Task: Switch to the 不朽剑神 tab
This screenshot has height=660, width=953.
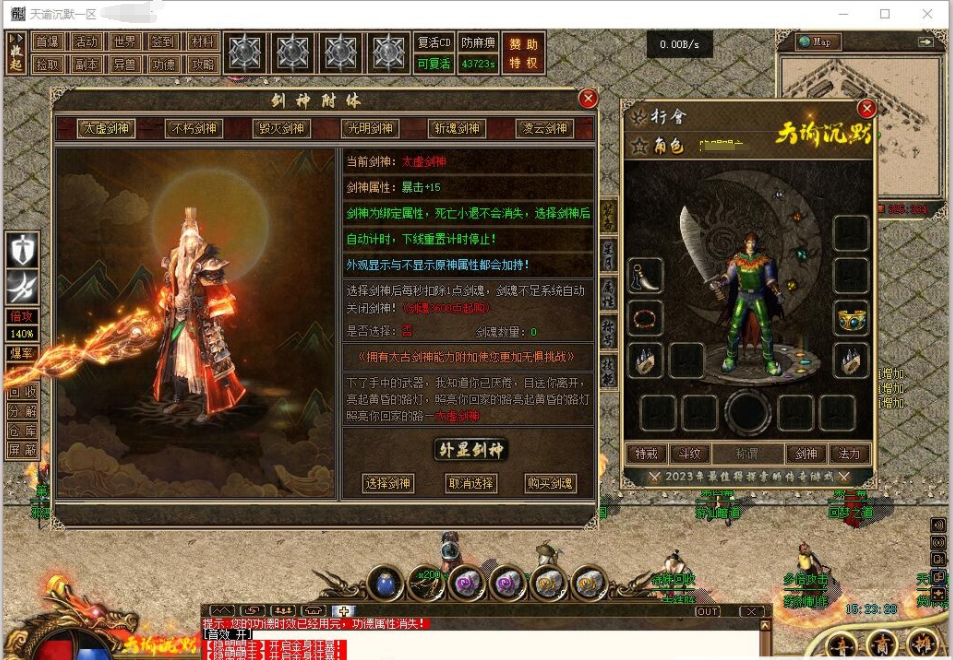Action: point(194,128)
